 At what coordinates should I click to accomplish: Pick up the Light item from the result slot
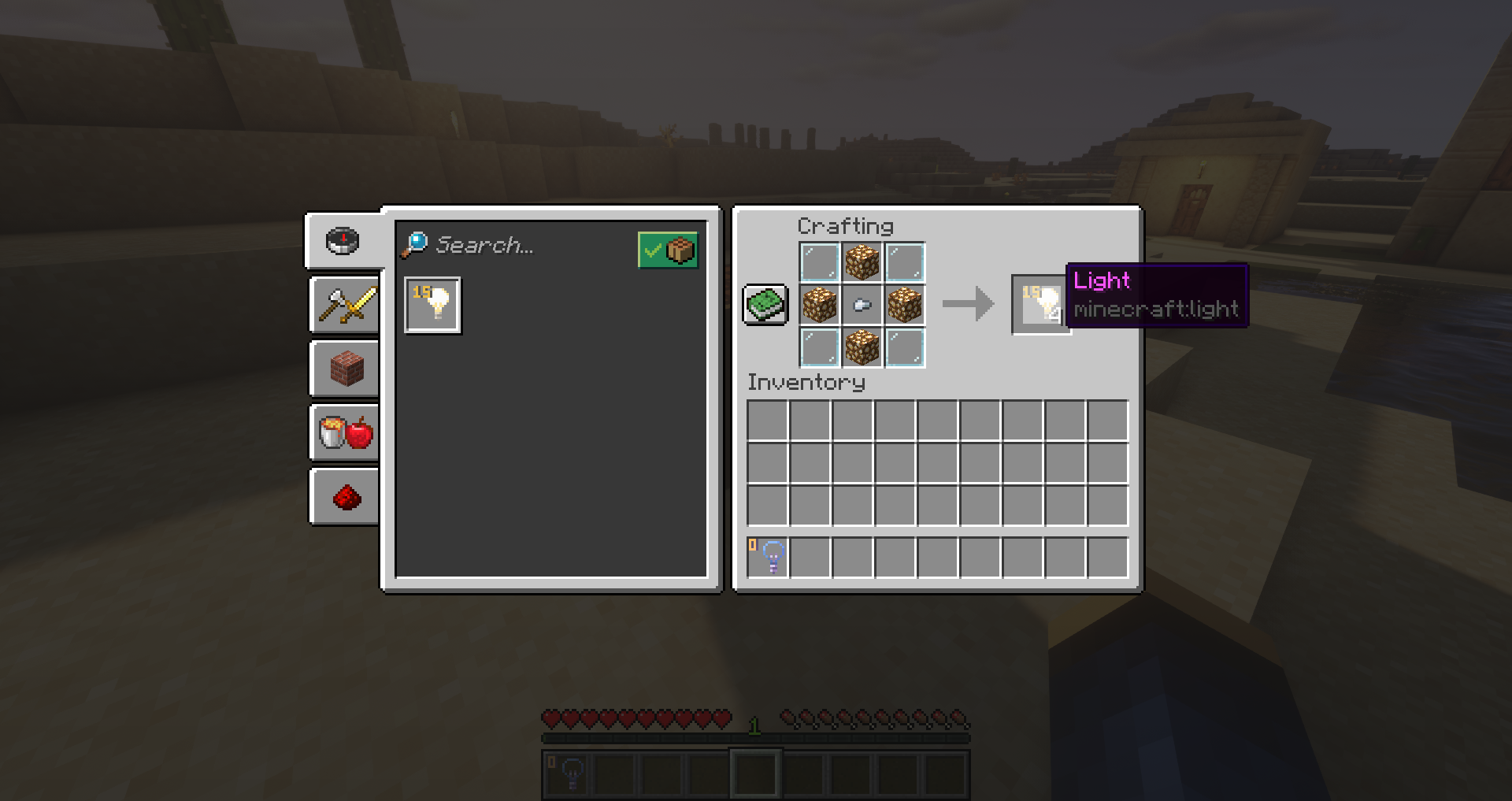point(1040,303)
